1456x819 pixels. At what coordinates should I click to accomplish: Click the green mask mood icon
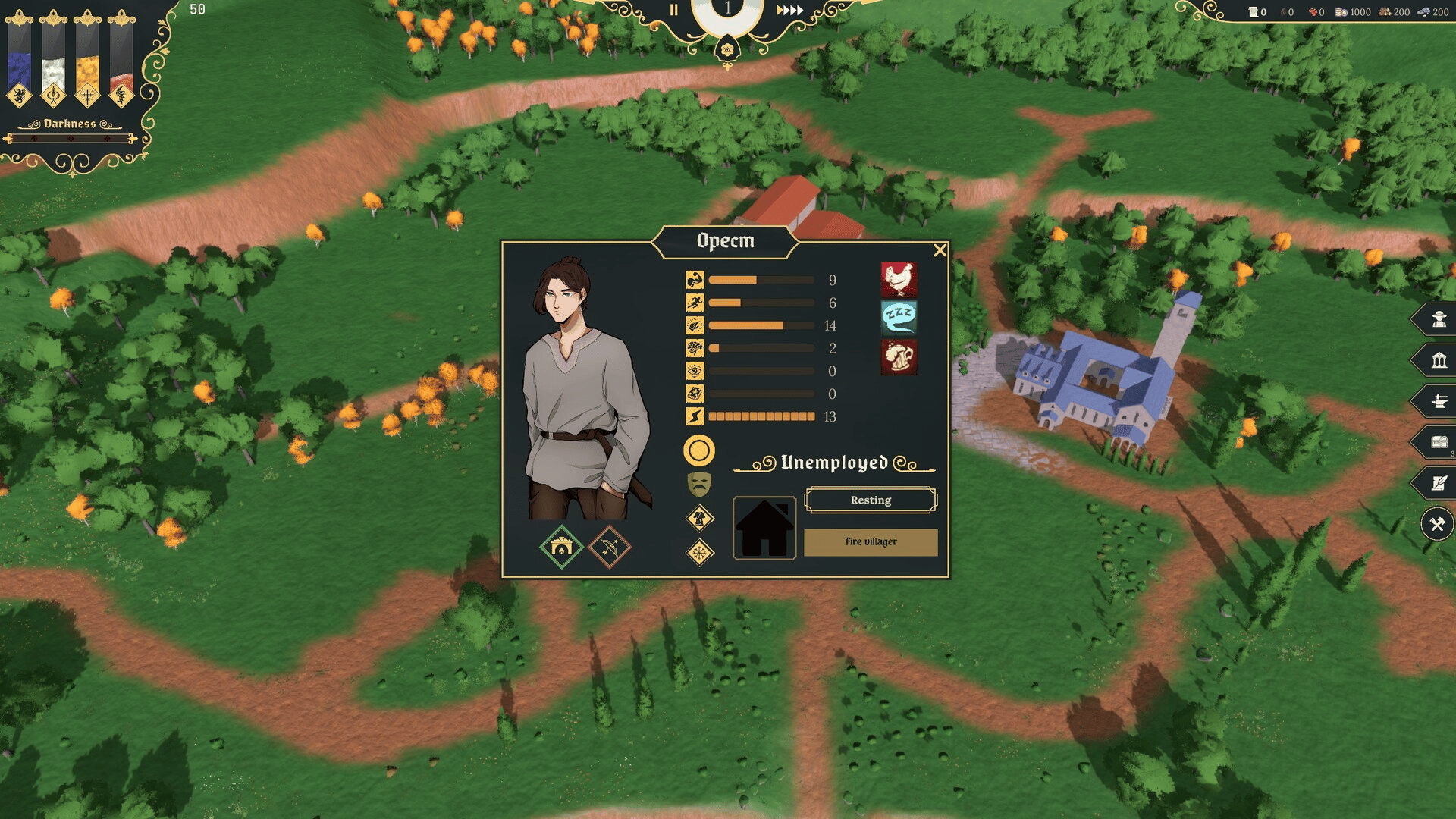point(698,484)
